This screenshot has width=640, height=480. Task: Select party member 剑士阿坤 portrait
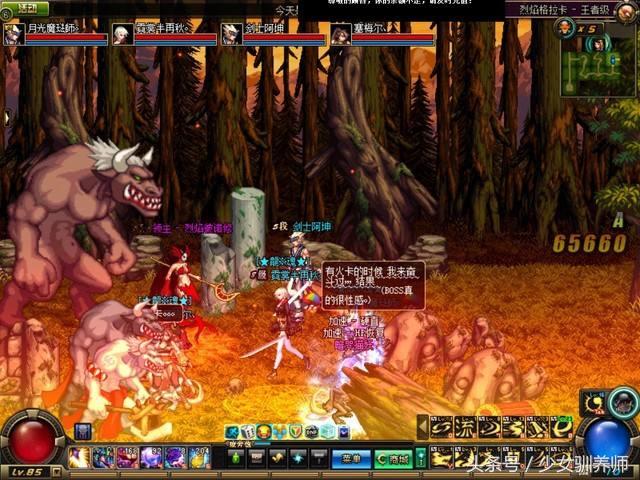tap(231, 34)
